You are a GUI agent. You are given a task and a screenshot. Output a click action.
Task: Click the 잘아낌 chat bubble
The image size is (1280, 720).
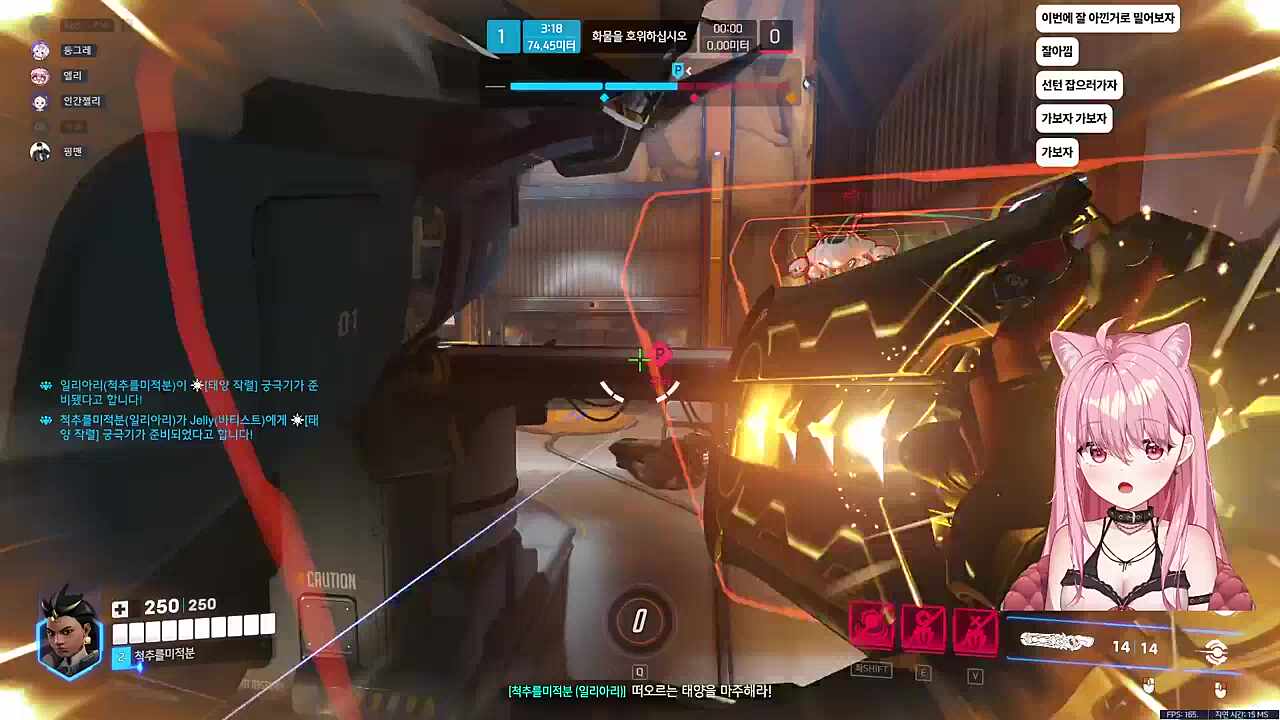point(1058,51)
